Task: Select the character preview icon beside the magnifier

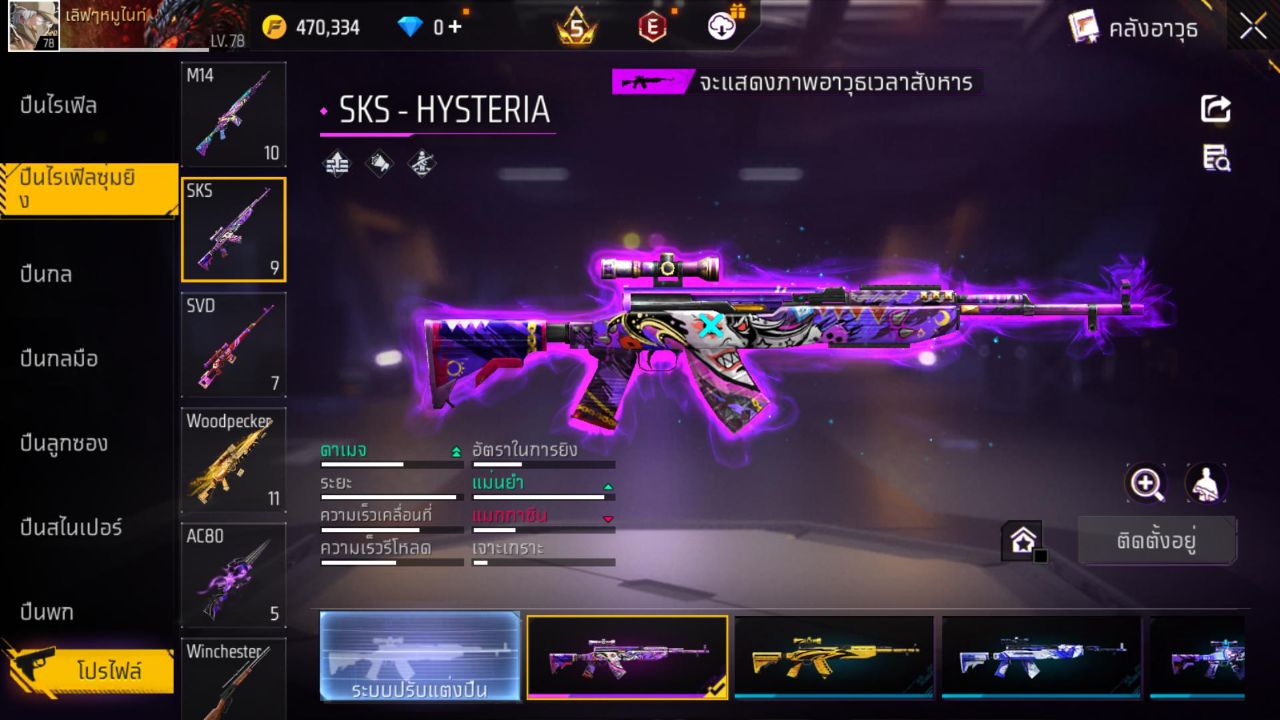Action: [1206, 484]
